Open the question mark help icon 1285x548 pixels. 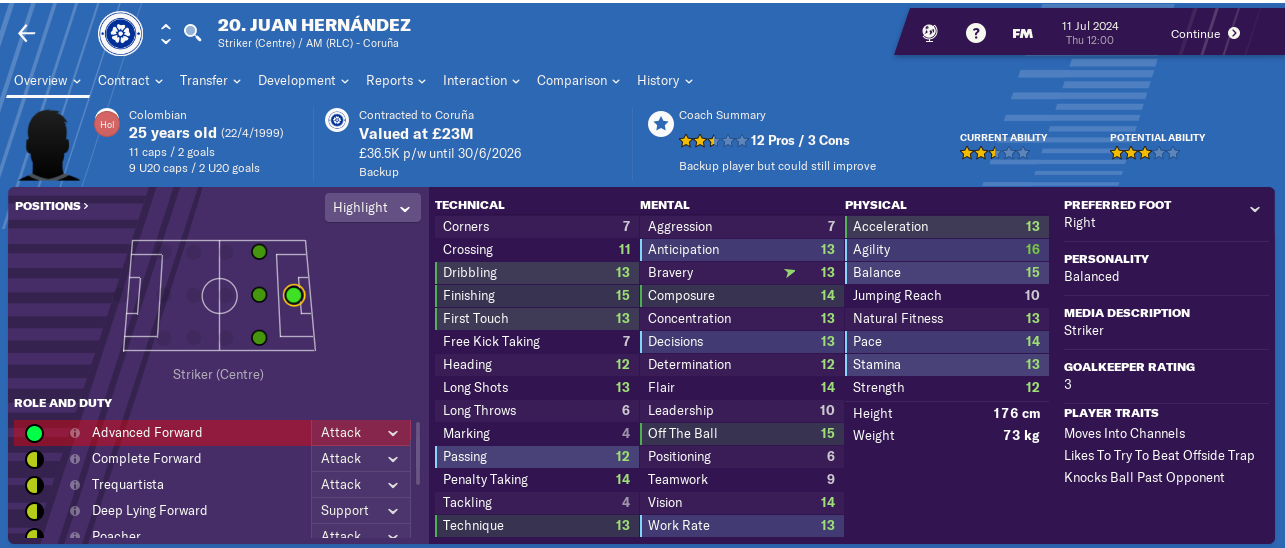click(x=975, y=34)
